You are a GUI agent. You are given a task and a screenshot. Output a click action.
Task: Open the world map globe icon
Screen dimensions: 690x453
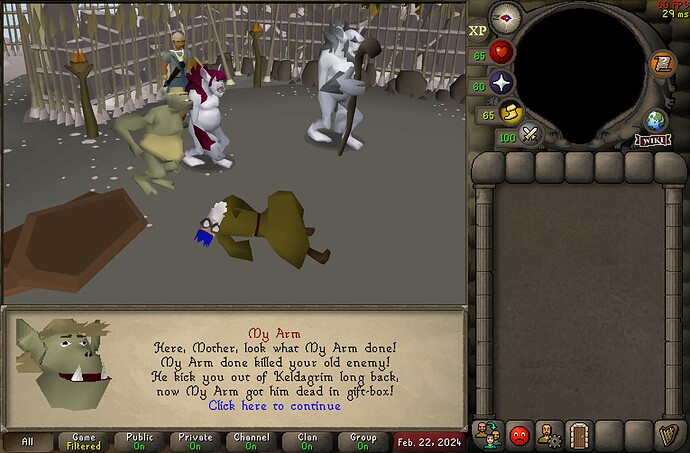click(x=655, y=121)
